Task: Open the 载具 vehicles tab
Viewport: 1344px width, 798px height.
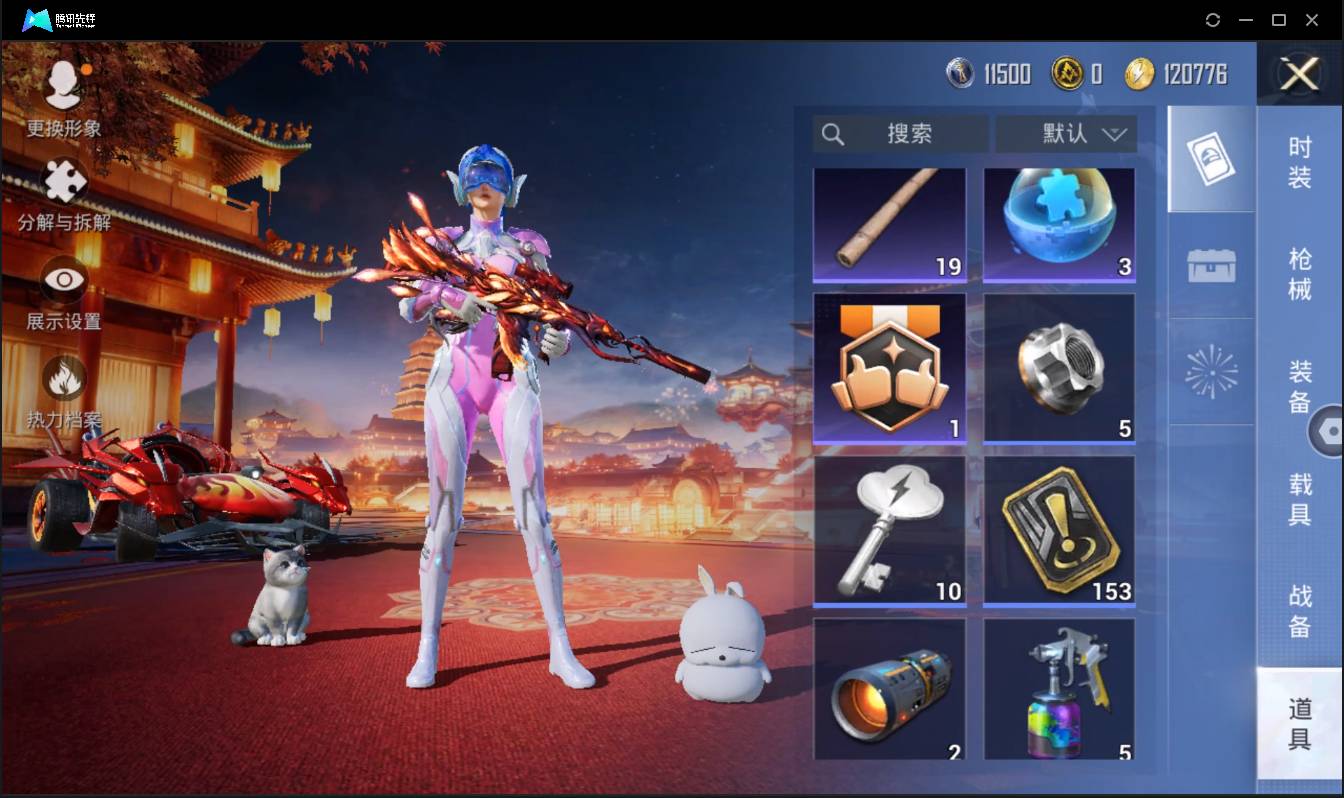Action: (x=1299, y=497)
